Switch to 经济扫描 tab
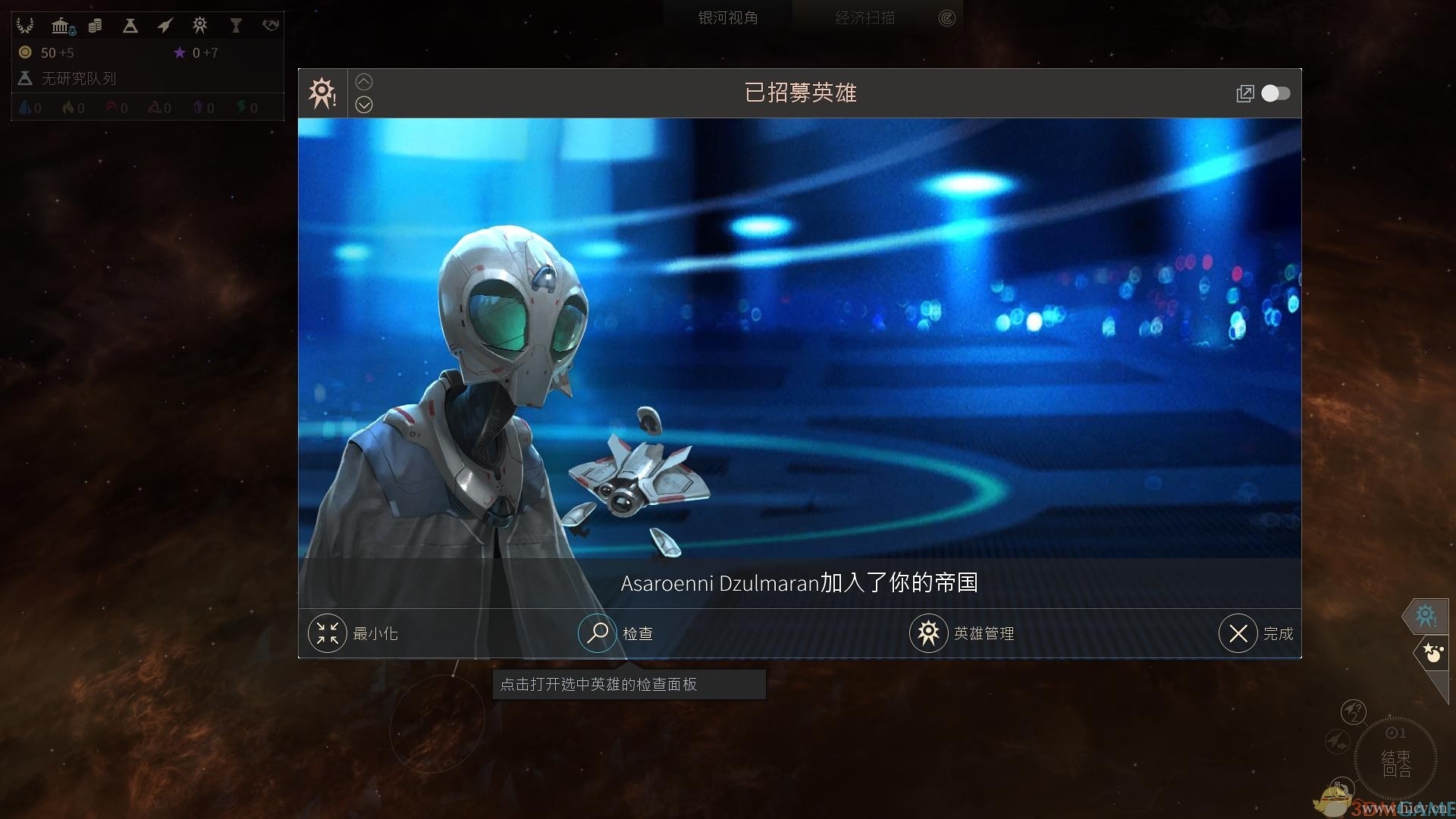The image size is (1456, 819). pyautogui.click(x=867, y=16)
